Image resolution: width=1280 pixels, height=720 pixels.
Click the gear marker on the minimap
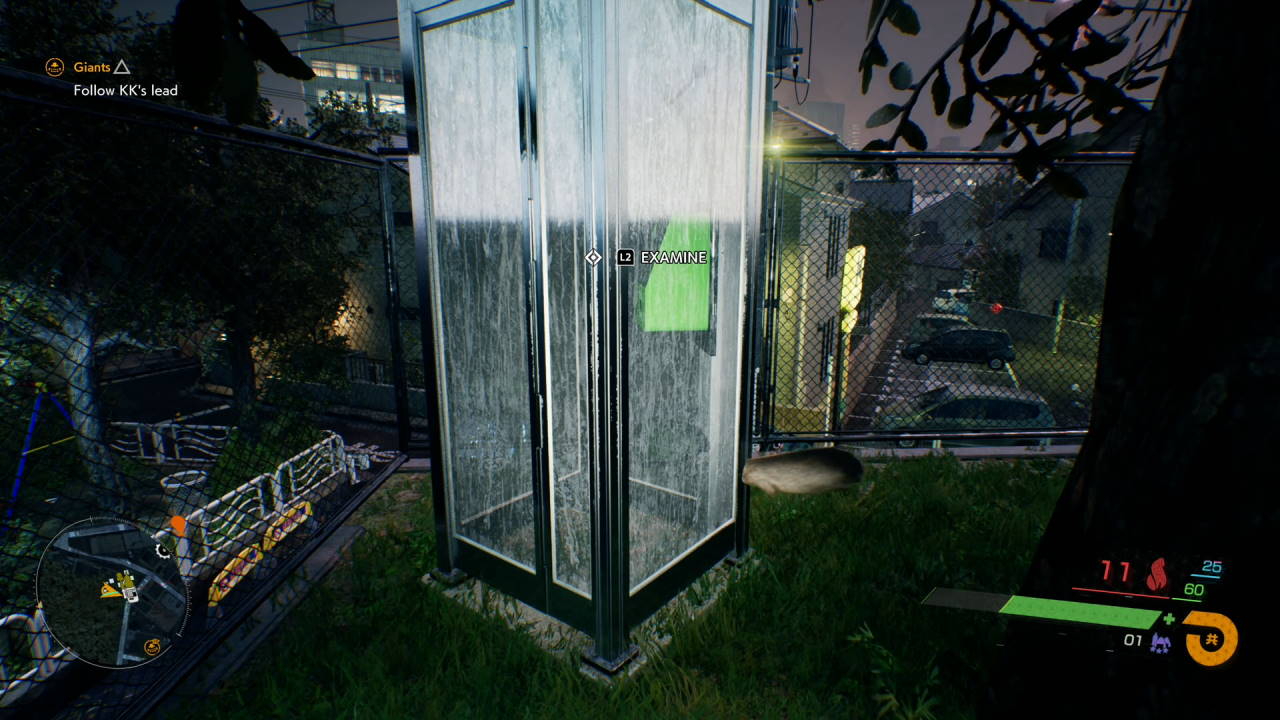tap(163, 551)
